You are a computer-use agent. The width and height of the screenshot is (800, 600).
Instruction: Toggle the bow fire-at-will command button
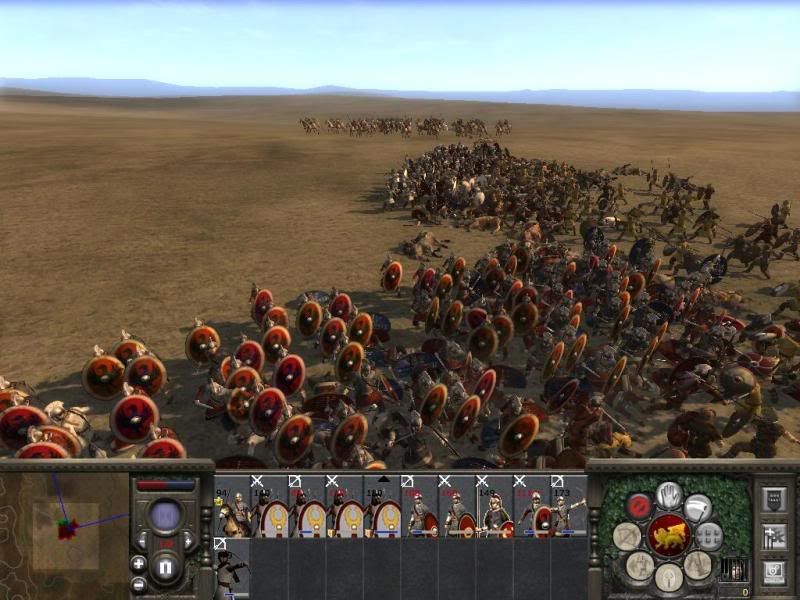[x=627, y=536]
